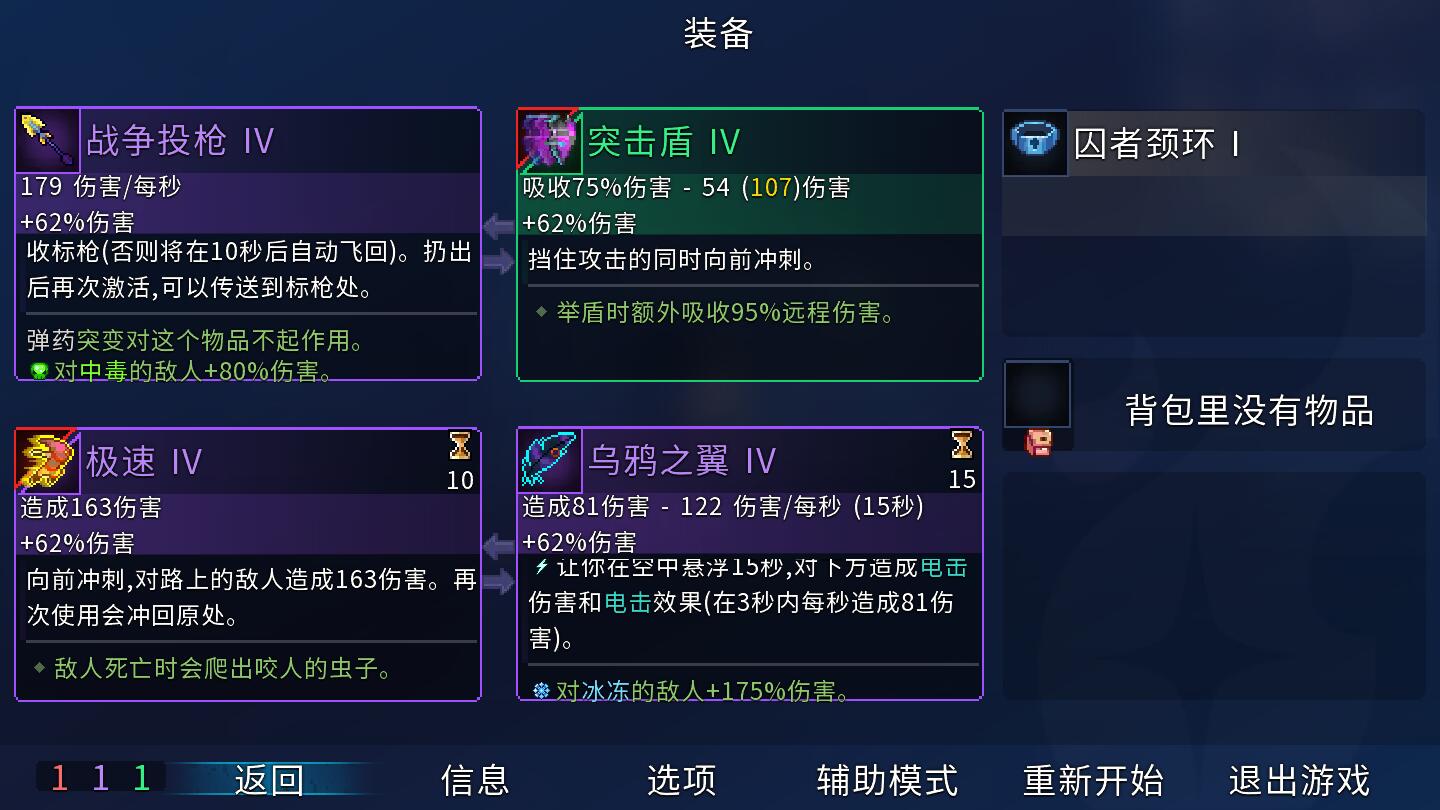Open the 辅助模式 menu
The width and height of the screenshot is (1440, 810).
point(886,779)
